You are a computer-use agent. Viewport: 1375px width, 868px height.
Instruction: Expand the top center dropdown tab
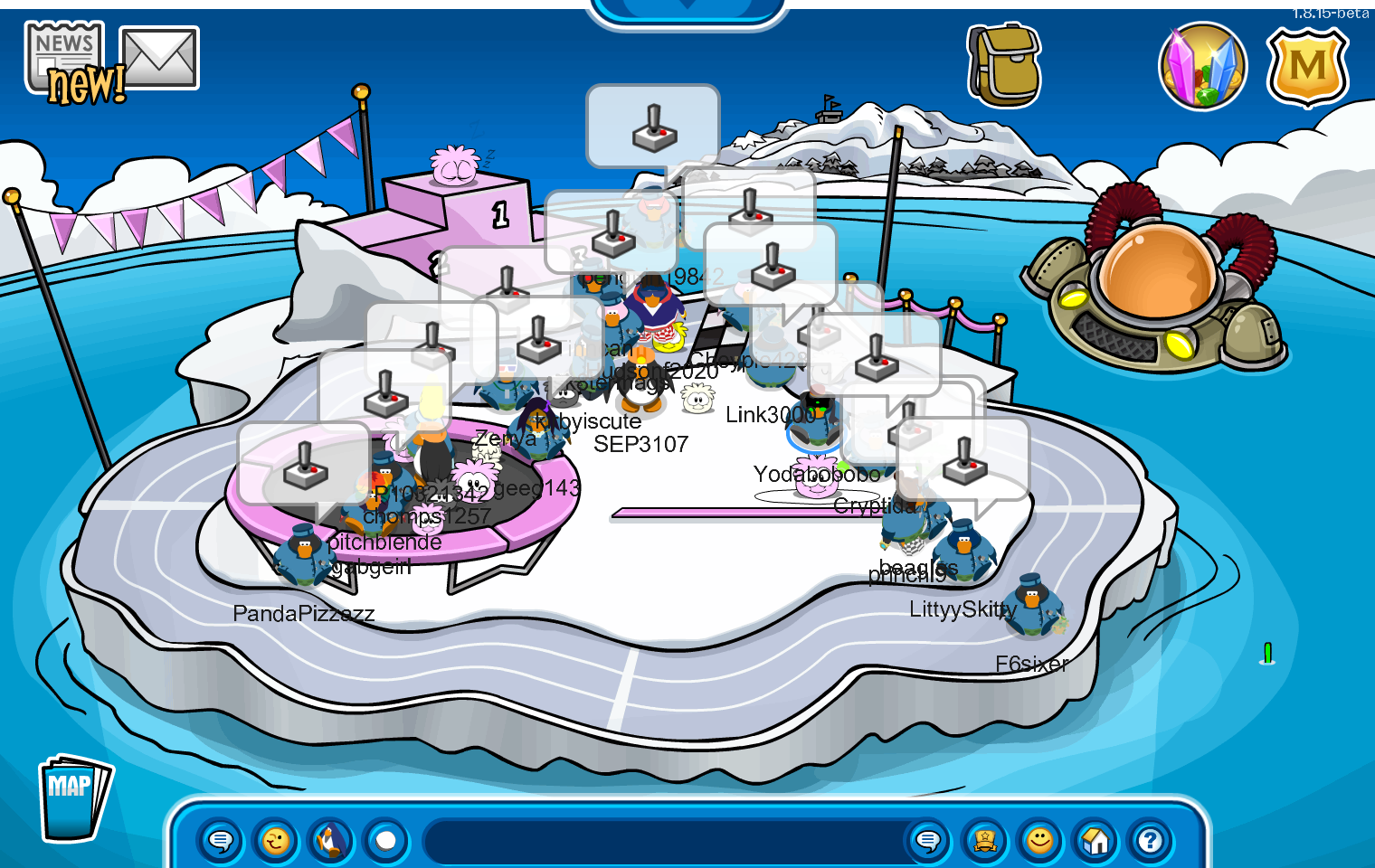687,9
